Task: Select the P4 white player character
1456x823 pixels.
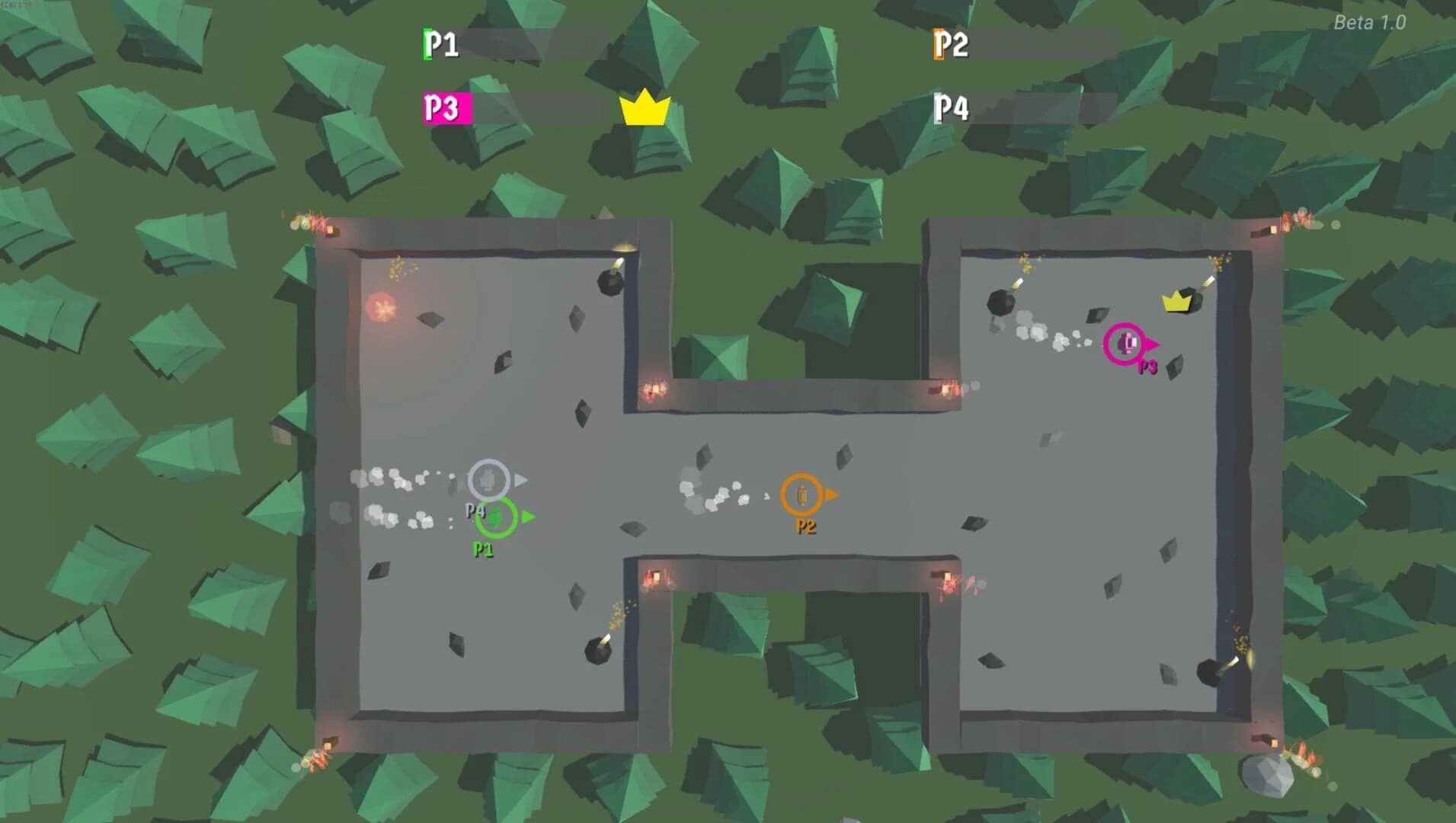Action: 487,479
